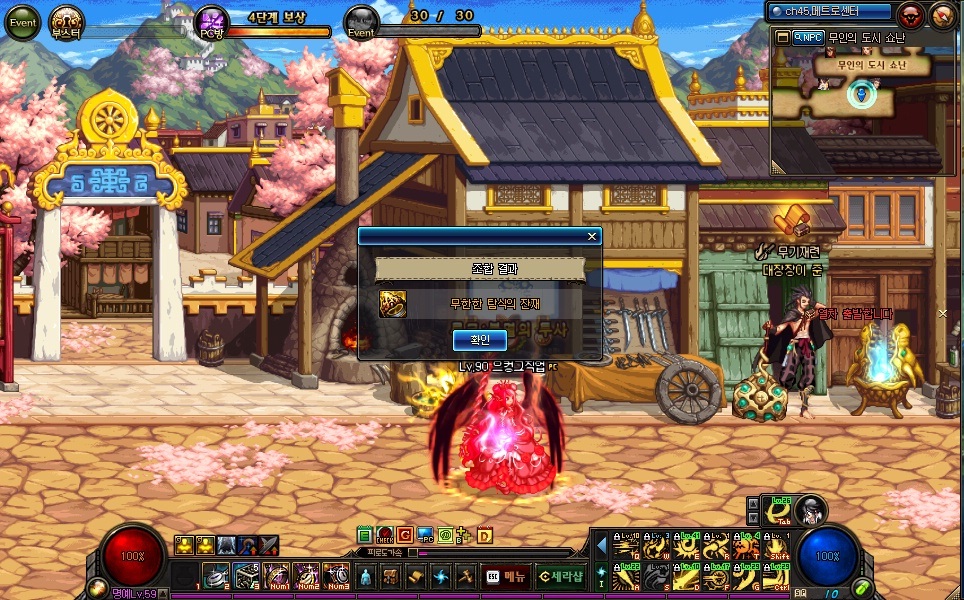Viewport: 964px width, 600px height.
Task: Click the Event icon in top-left corner
Action: tap(23, 20)
